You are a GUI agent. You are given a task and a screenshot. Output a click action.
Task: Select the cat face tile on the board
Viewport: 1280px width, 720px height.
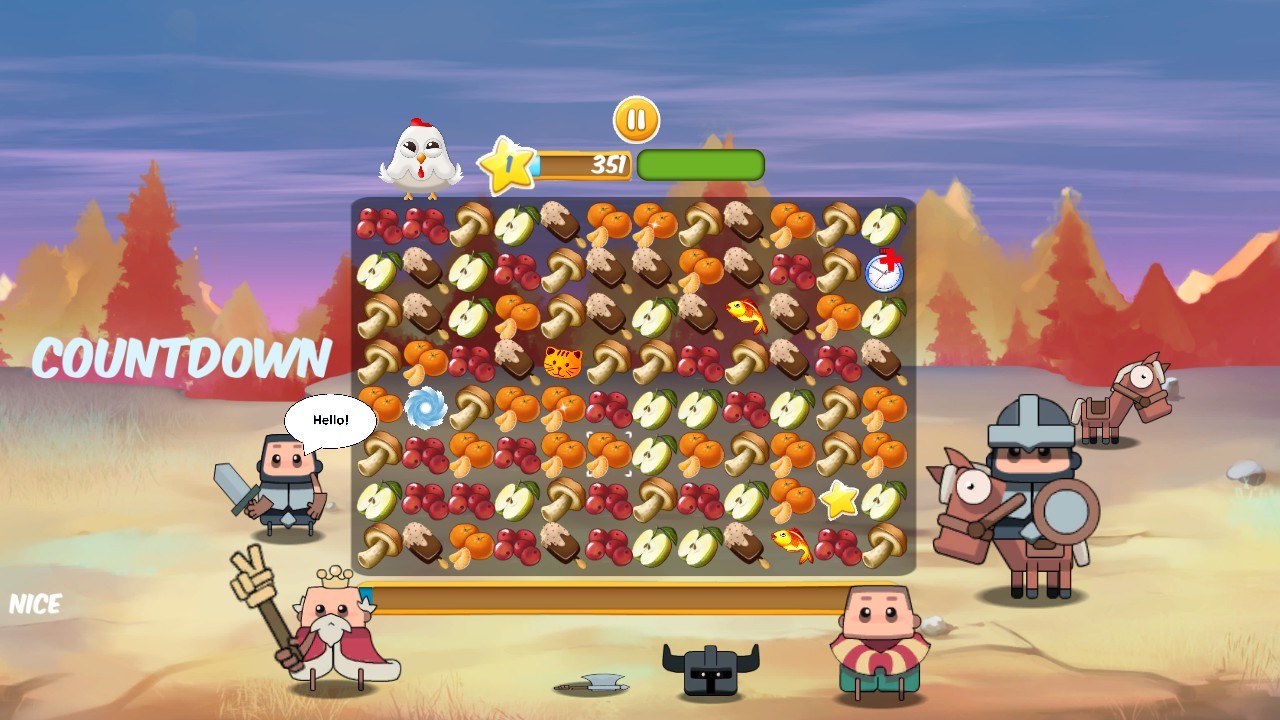[562, 360]
